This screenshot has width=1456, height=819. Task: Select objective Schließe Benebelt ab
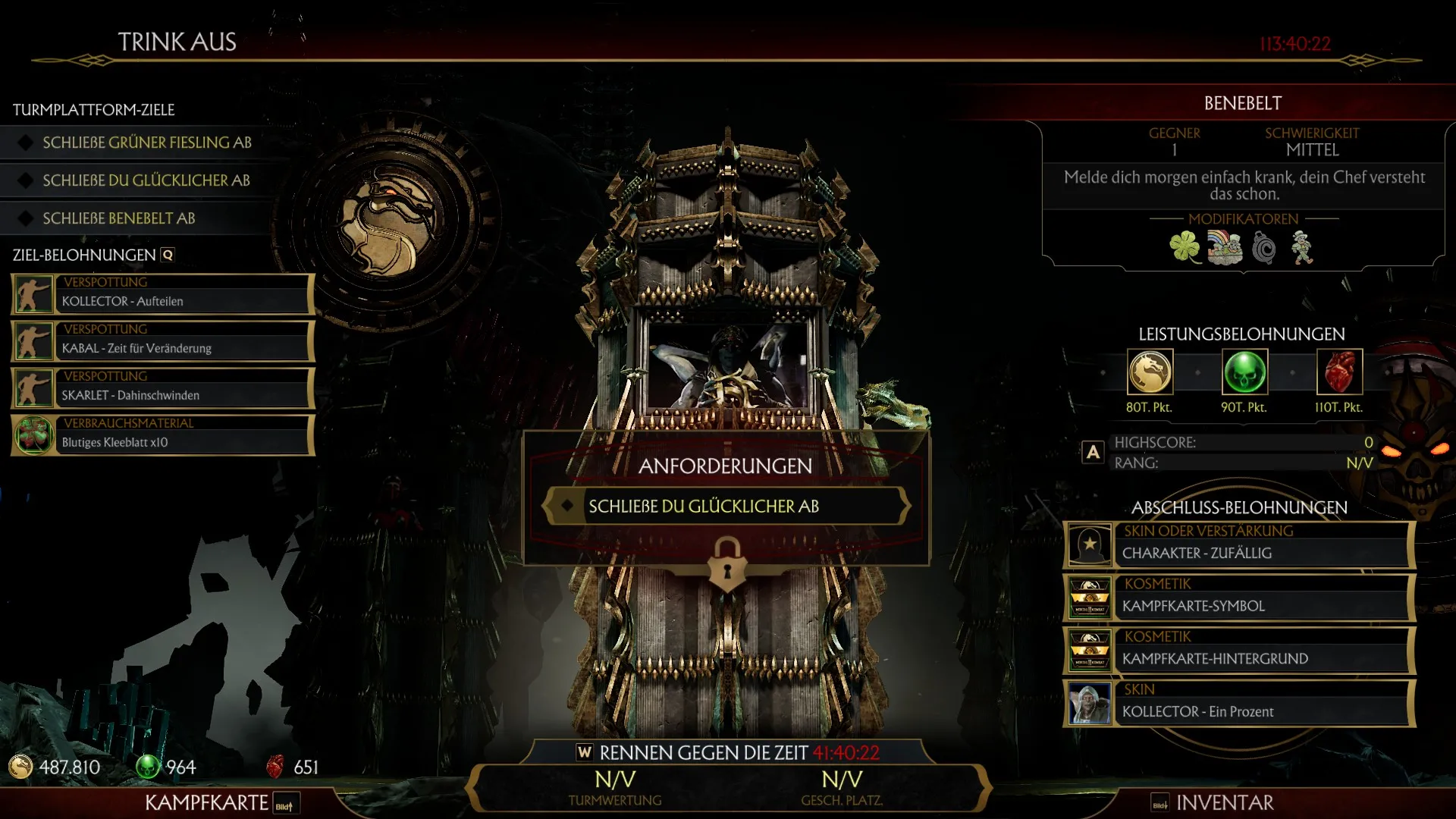[x=119, y=218]
